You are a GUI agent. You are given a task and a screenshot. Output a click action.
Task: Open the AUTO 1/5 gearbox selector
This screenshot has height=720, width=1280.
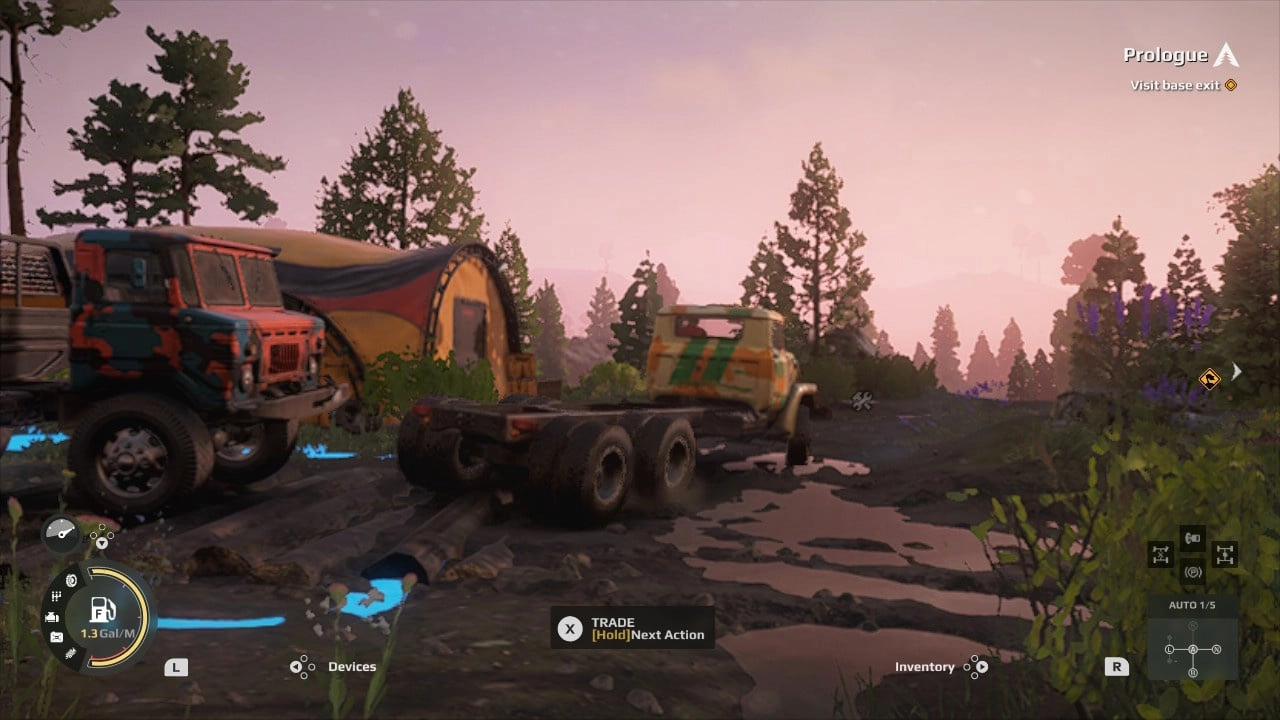1192,604
